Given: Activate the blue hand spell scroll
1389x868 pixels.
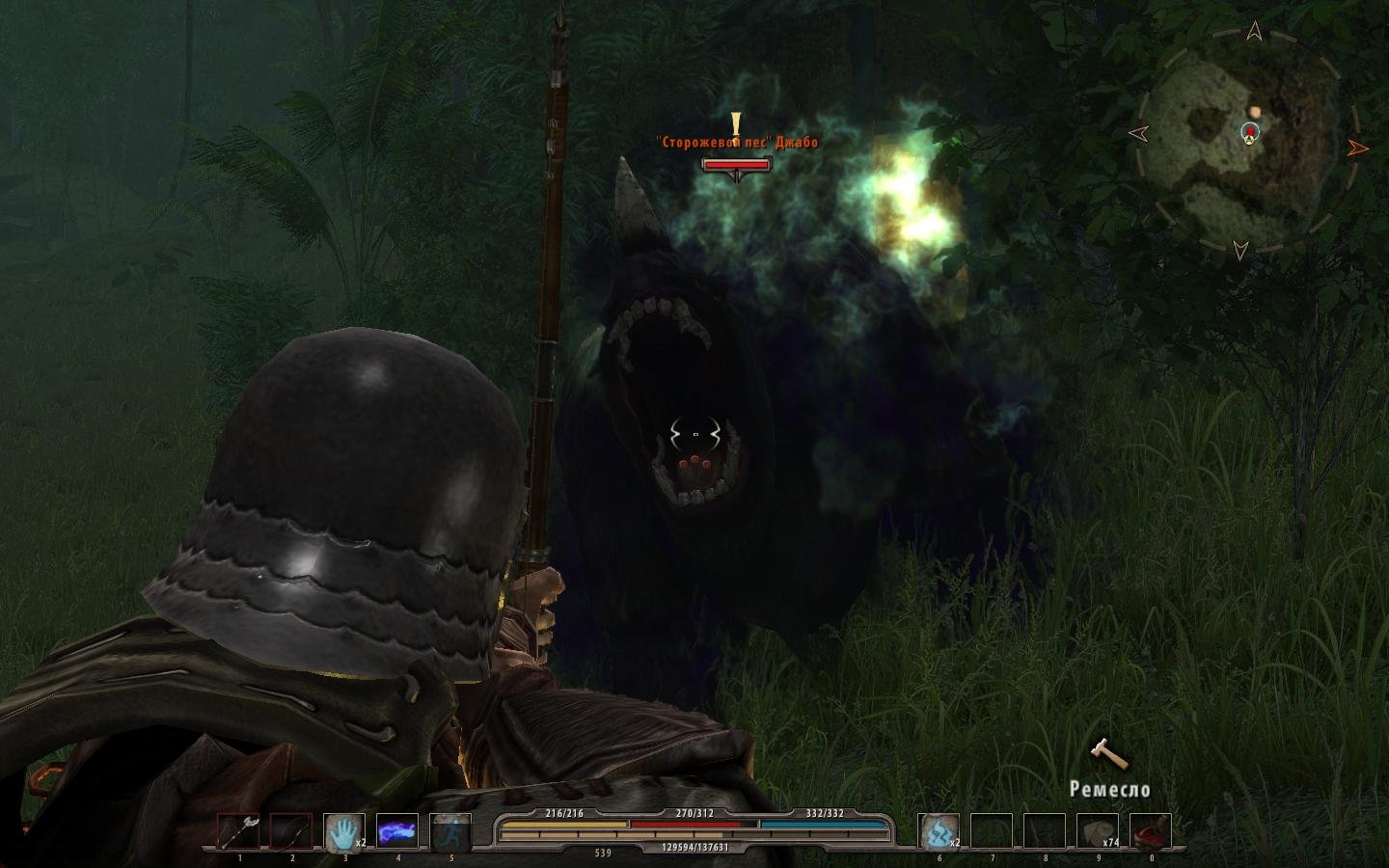Looking at the screenshot, I should (x=344, y=831).
